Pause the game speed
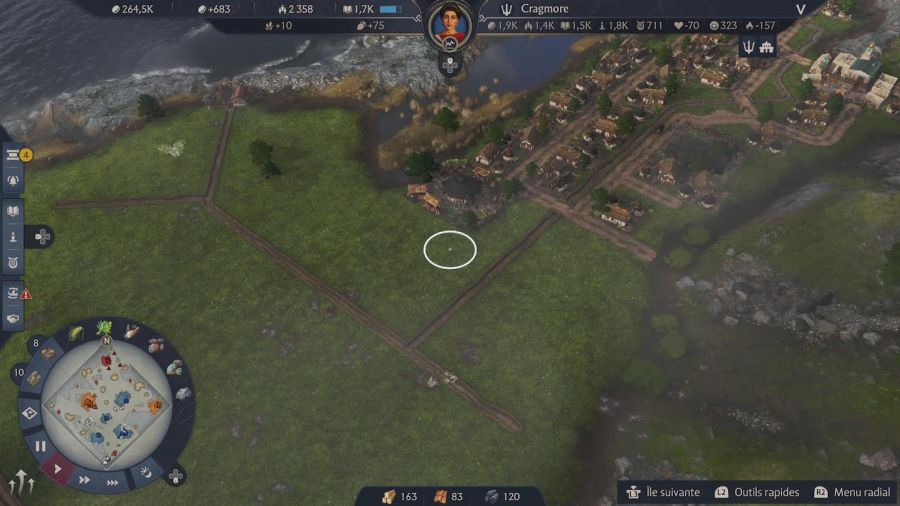The width and height of the screenshot is (900, 506). (x=40, y=445)
